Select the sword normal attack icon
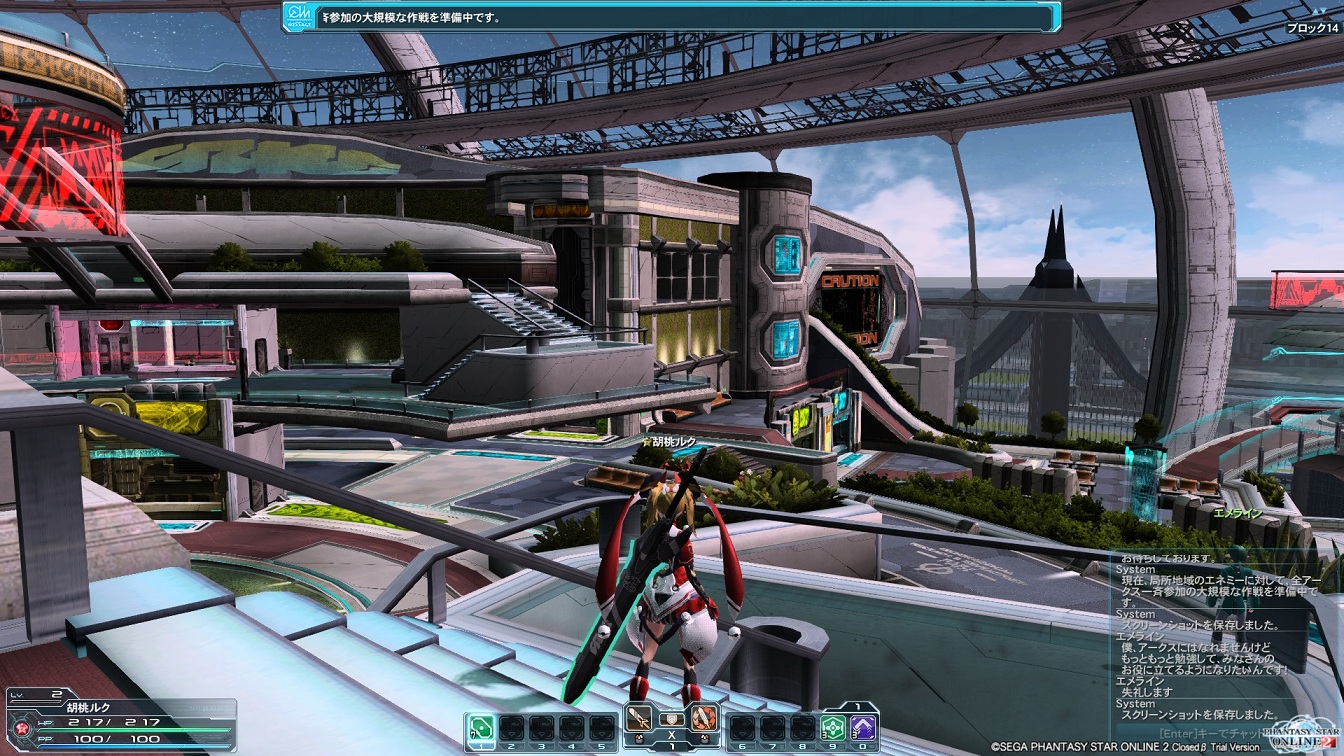The width and height of the screenshot is (1344, 756). click(x=640, y=718)
